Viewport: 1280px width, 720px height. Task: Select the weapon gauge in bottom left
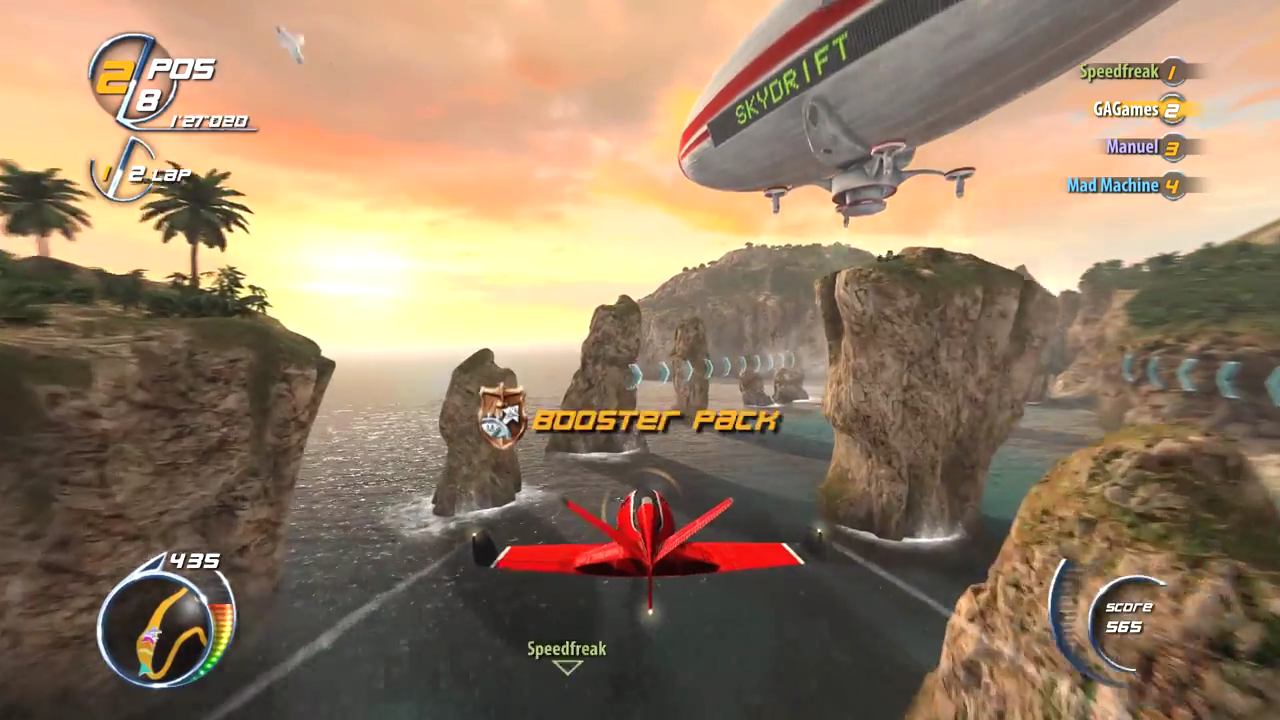[160, 630]
